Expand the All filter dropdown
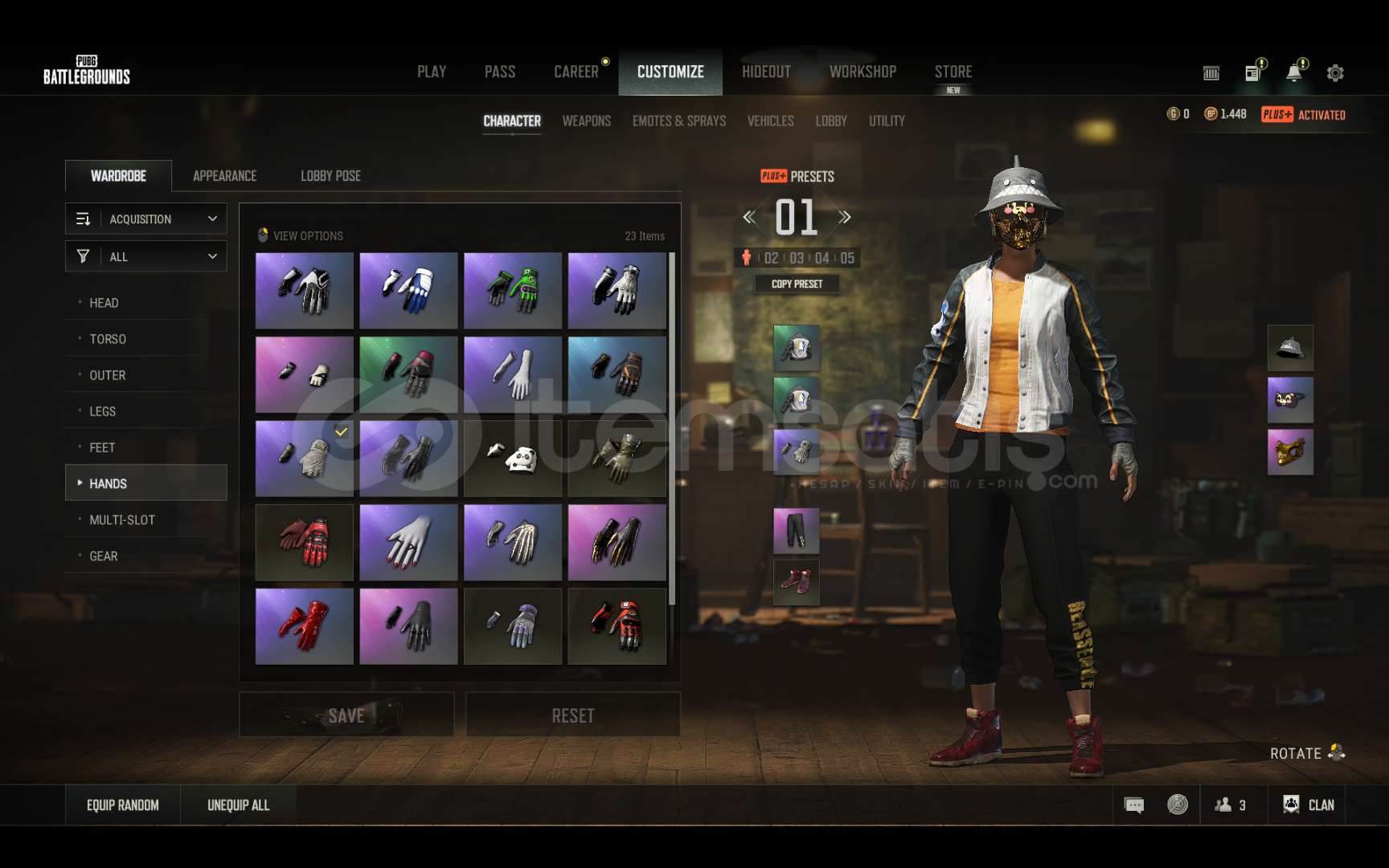The image size is (1389, 868). point(146,256)
